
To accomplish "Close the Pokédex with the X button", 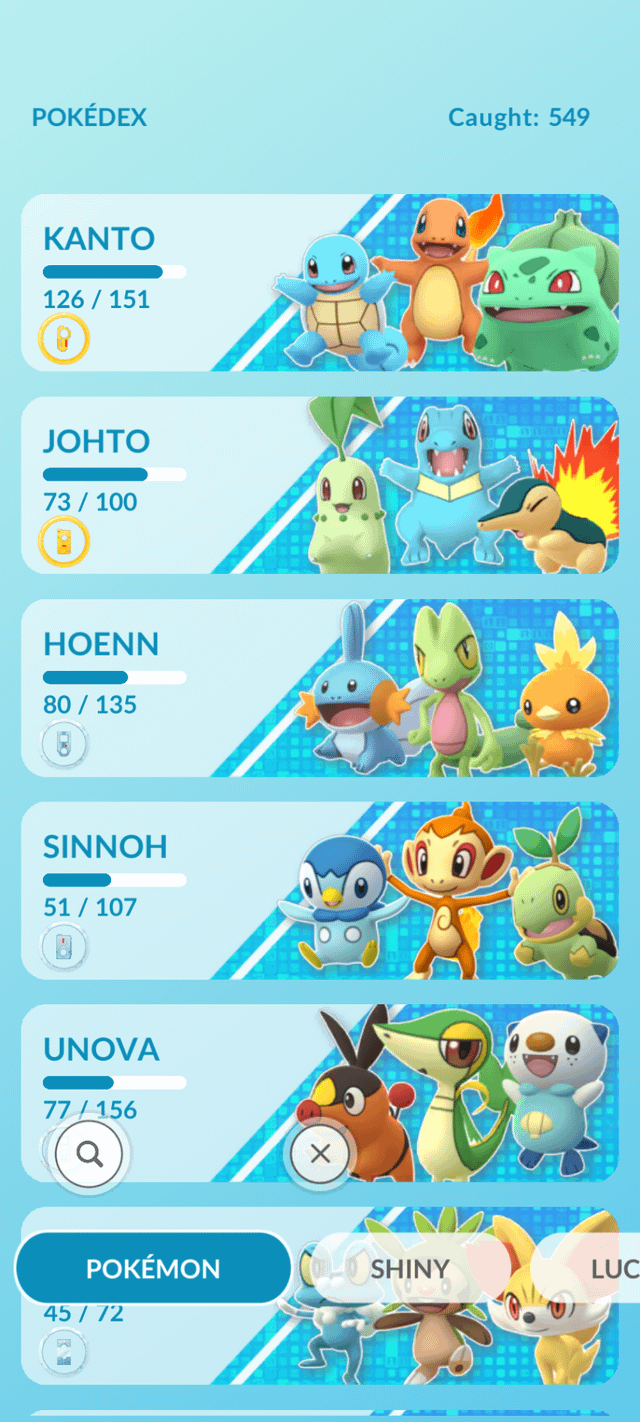I will 320,1154.
